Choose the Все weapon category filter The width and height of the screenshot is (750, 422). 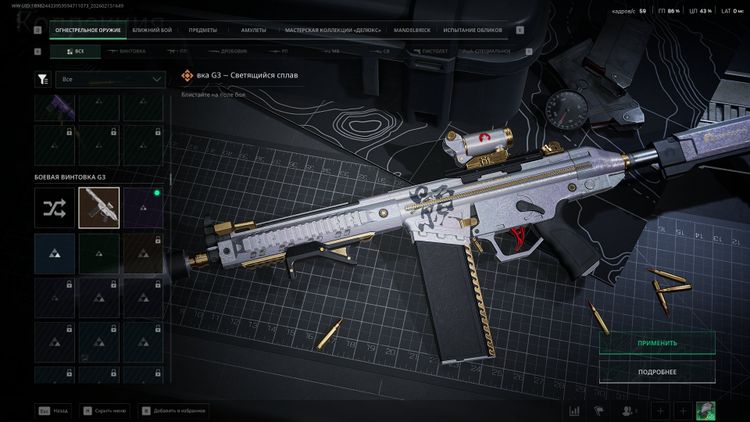pos(75,50)
